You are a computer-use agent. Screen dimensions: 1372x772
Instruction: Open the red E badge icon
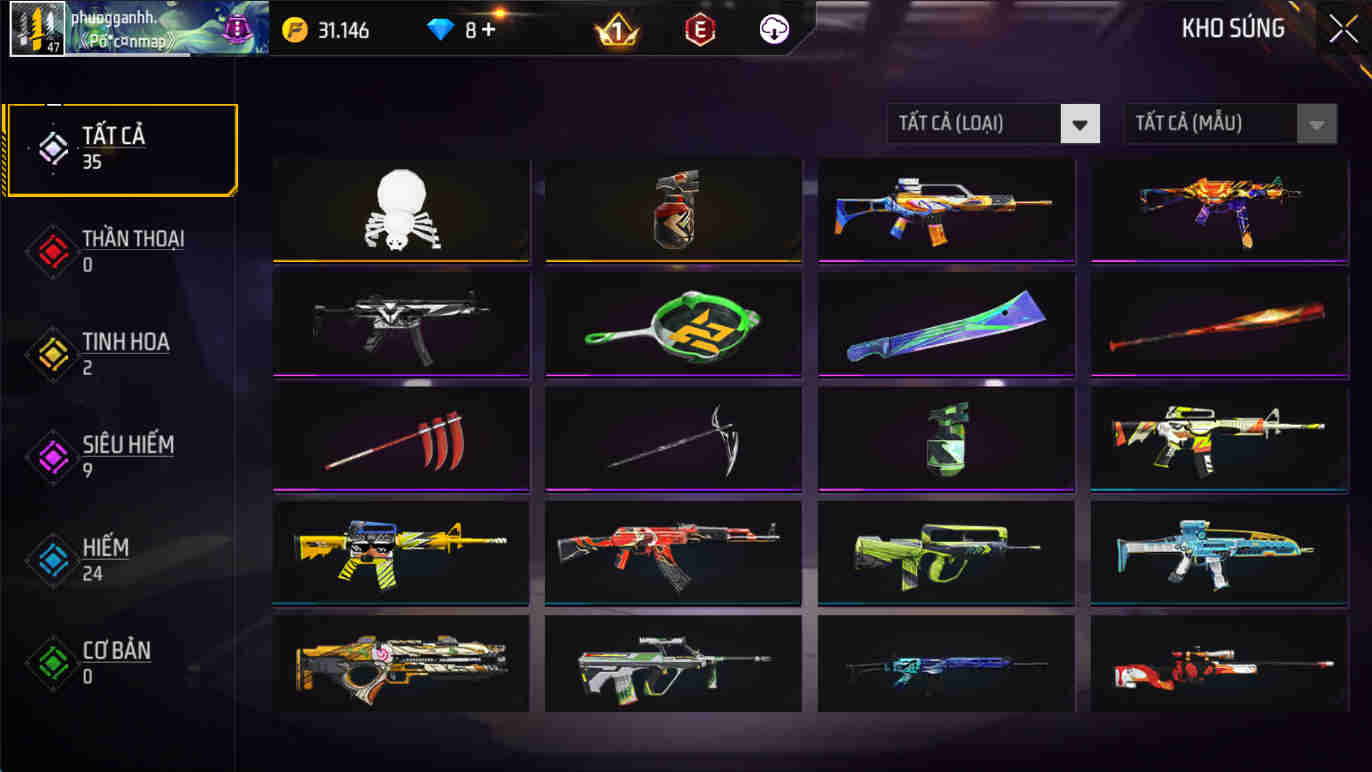click(x=698, y=29)
